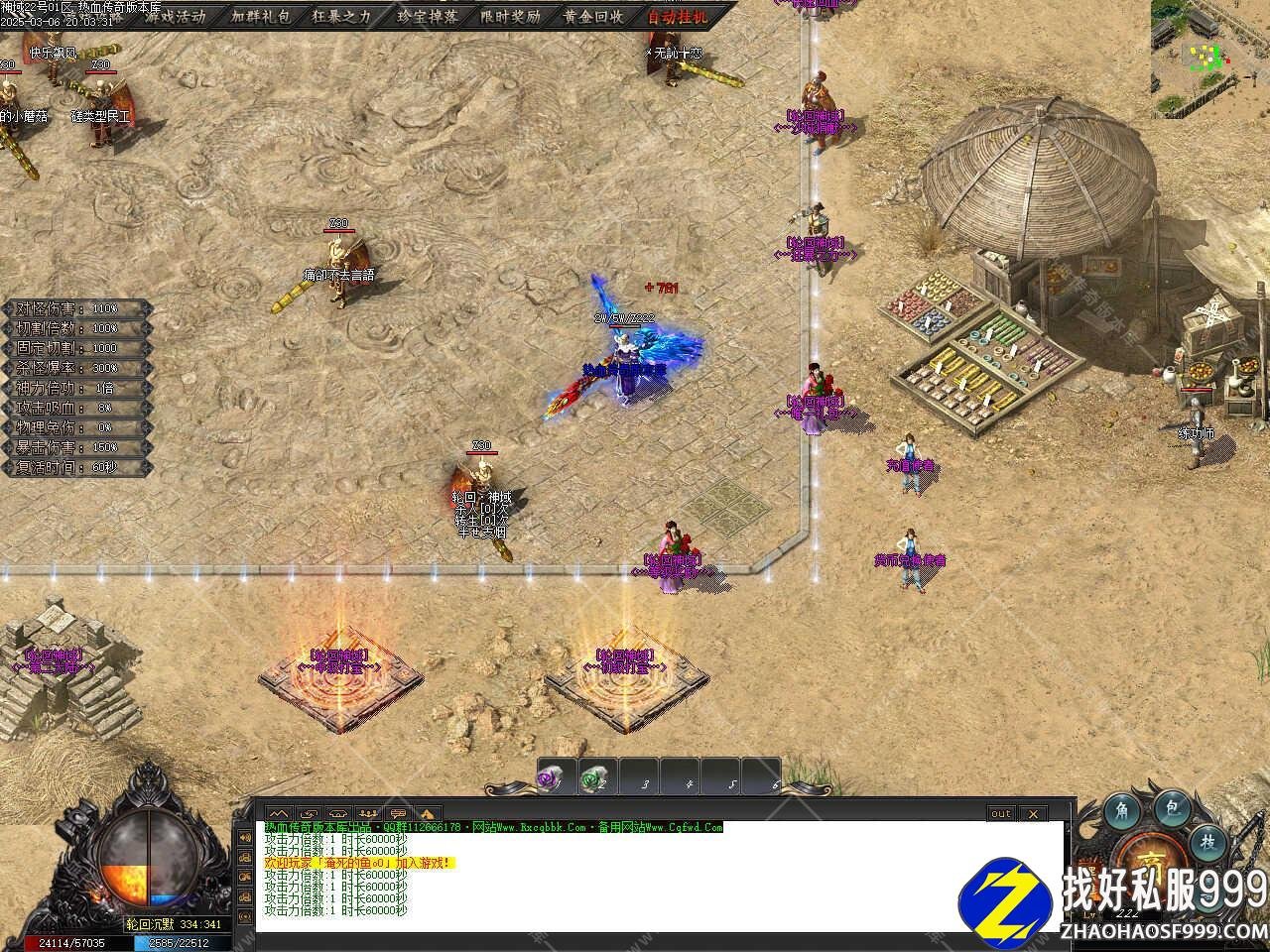Open the 珍宝掉落 treasure drops menu
This screenshot has width=1270, height=952.
pyautogui.click(x=427, y=17)
